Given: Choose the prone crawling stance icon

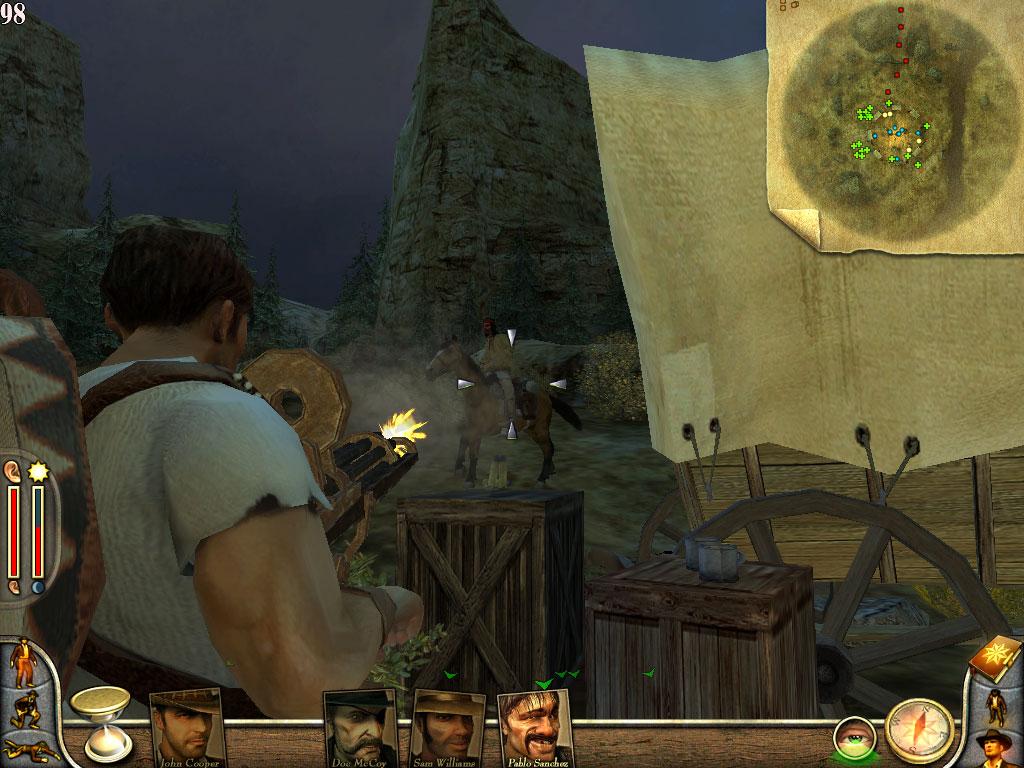Looking at the screenshot, I should click(24, 748).
